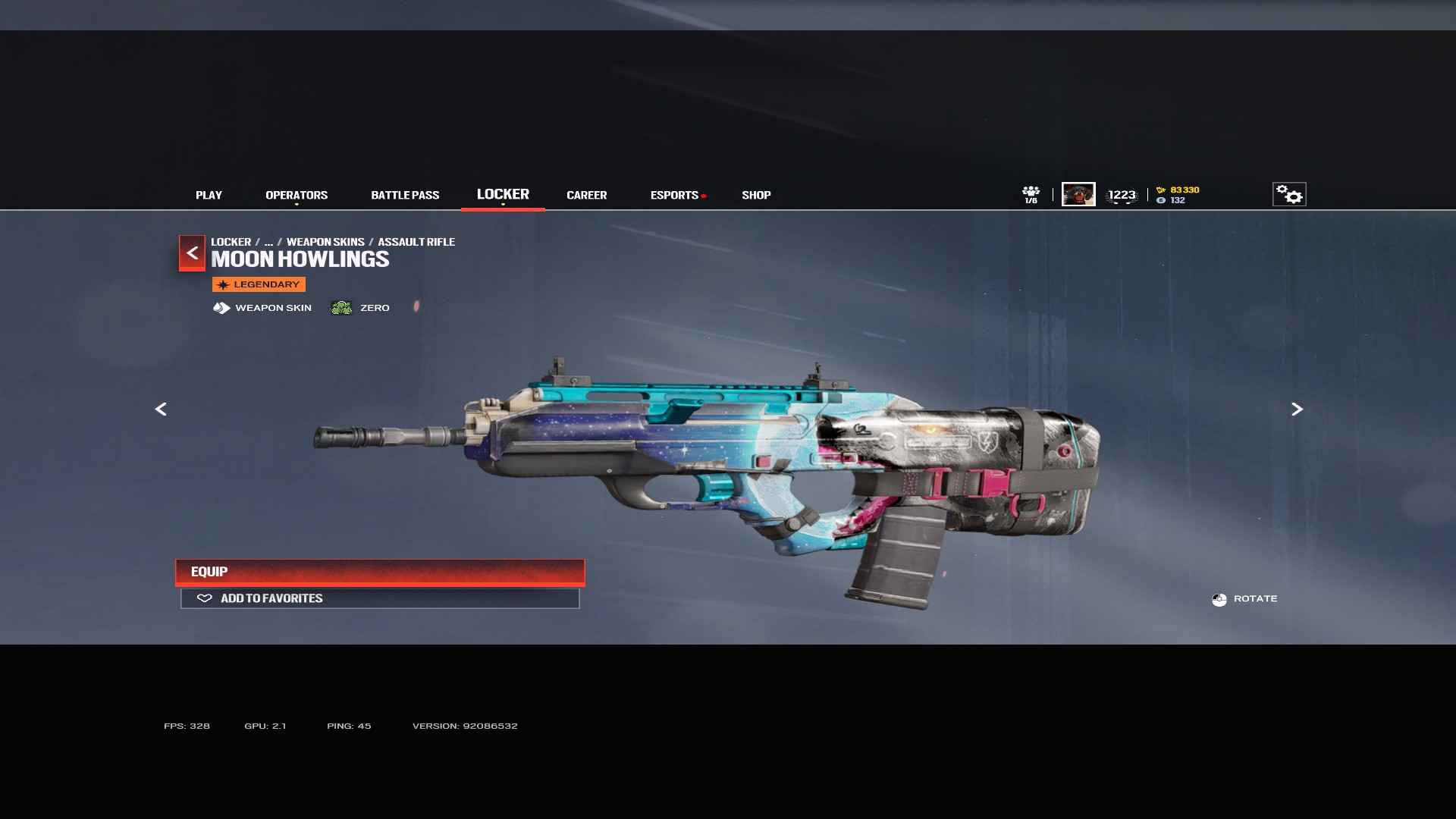
Task: Navigate to Weapon Skins breadcrumb
Action: [325, 242]
